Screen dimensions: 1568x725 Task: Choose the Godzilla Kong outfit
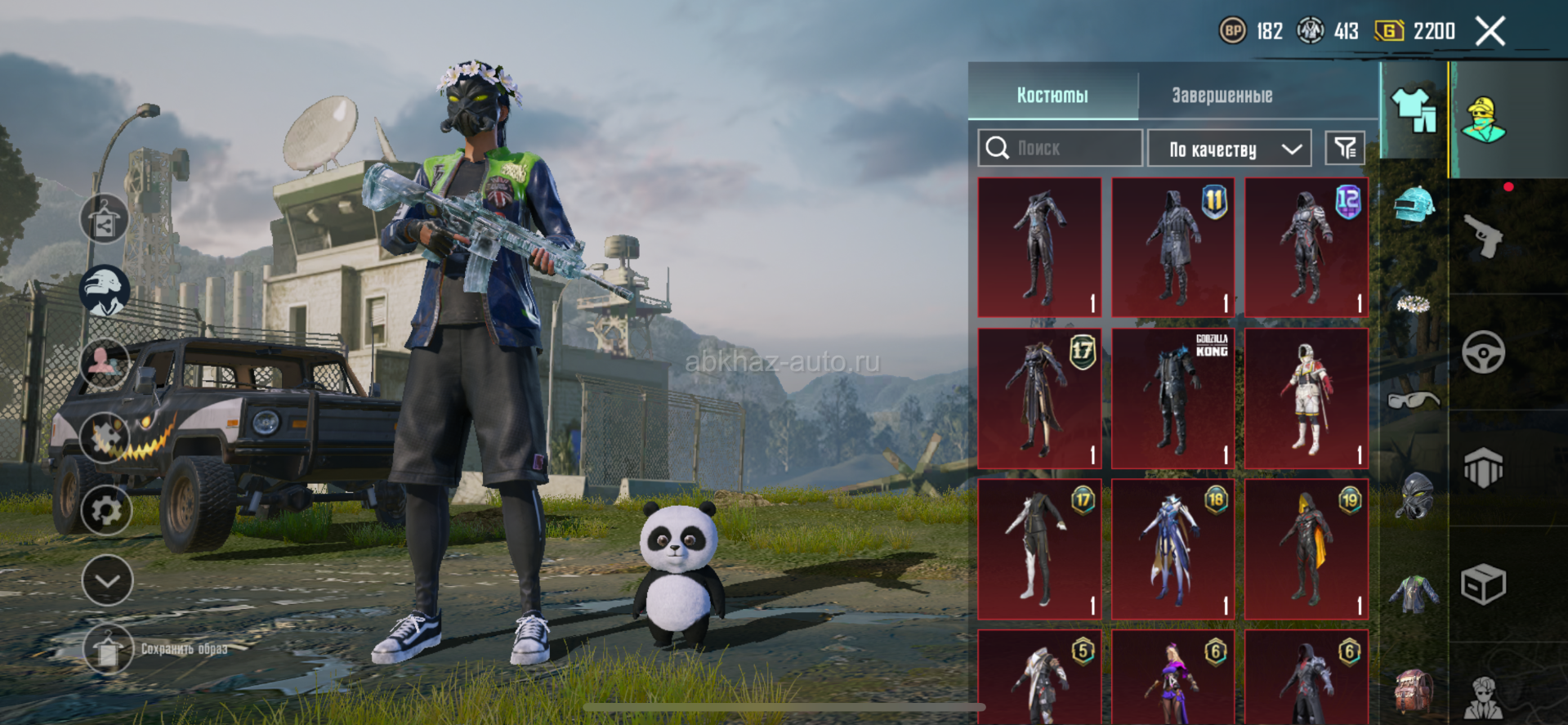pos(1173,398)
